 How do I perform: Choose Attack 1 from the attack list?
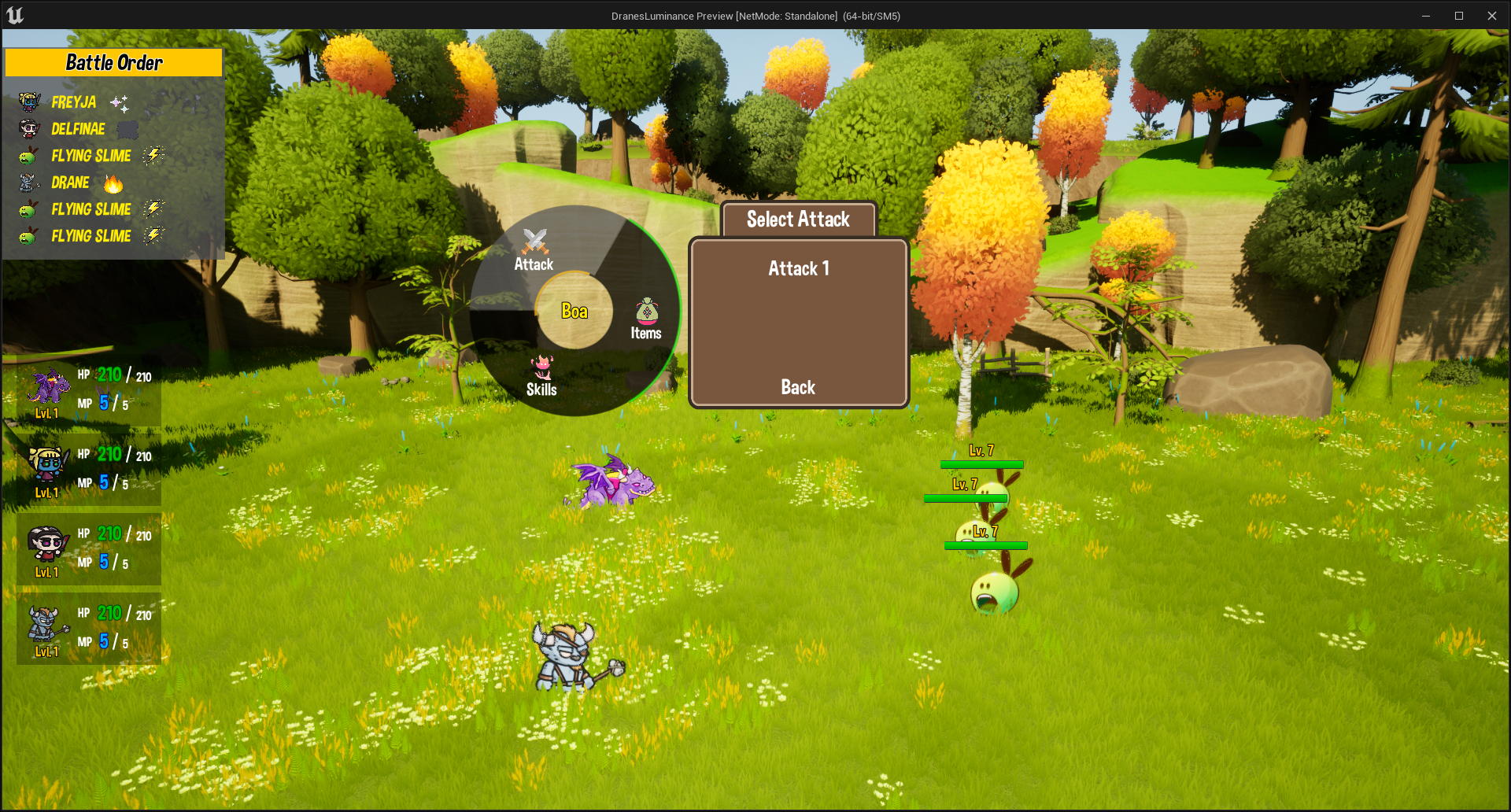pyautogui.click(x=798, y=269)
